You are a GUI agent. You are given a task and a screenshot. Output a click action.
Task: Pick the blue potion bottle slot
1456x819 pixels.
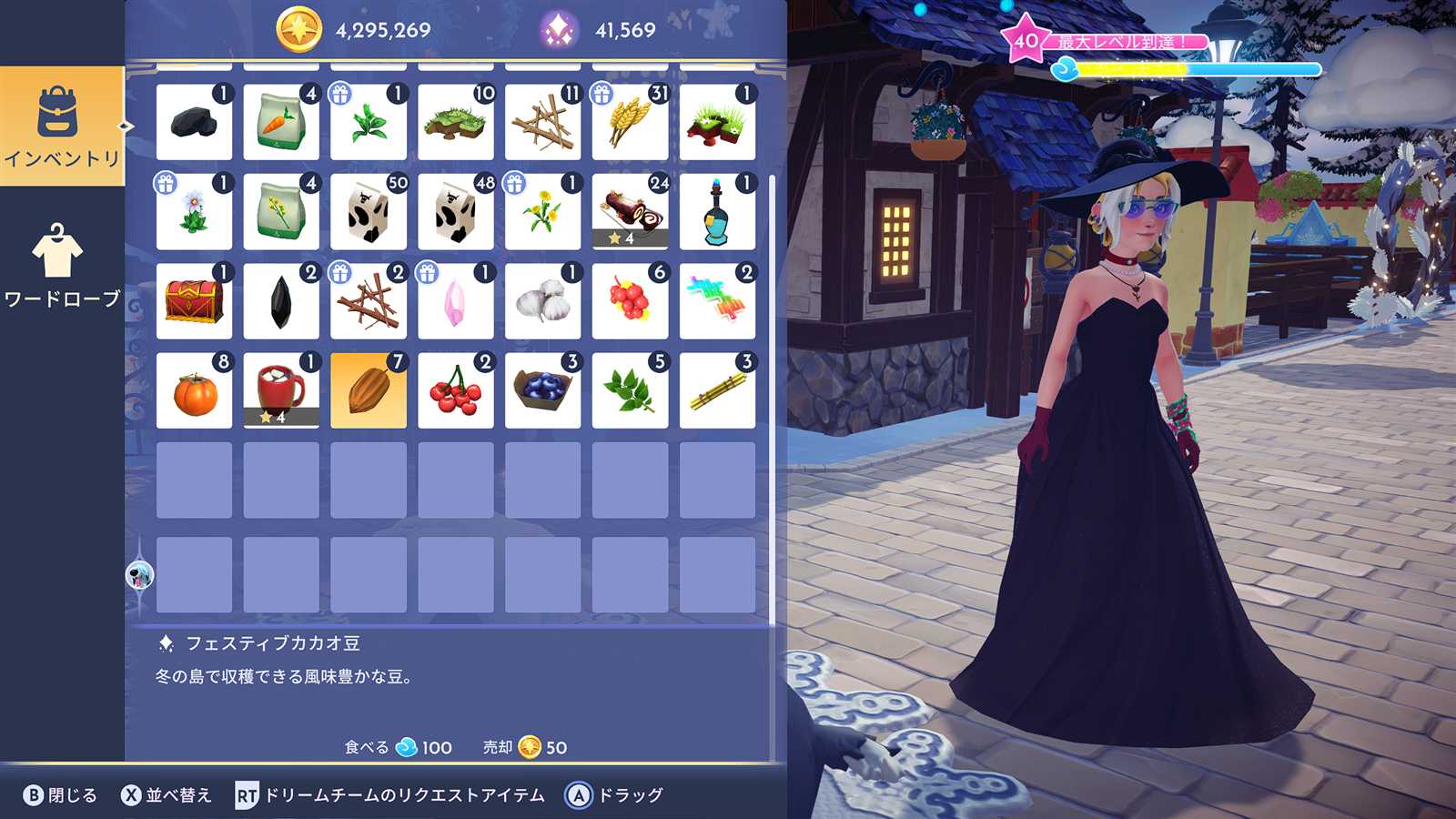717,212
